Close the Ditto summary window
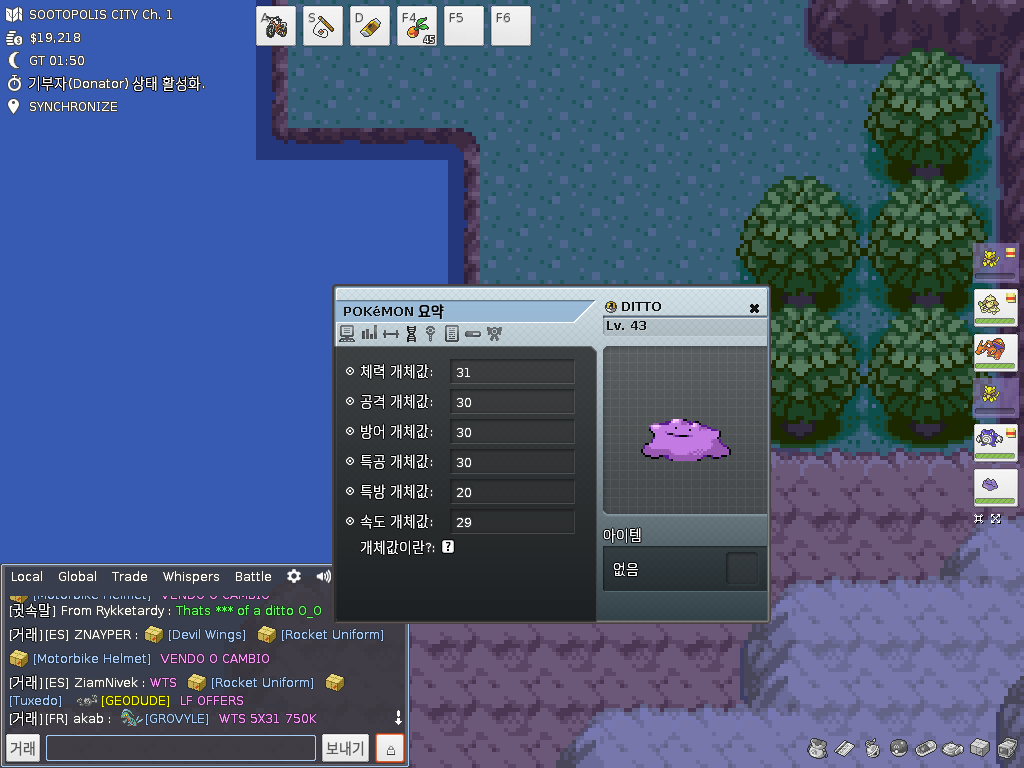Screen dimensions: 1024x768 (x=754, y=308)
